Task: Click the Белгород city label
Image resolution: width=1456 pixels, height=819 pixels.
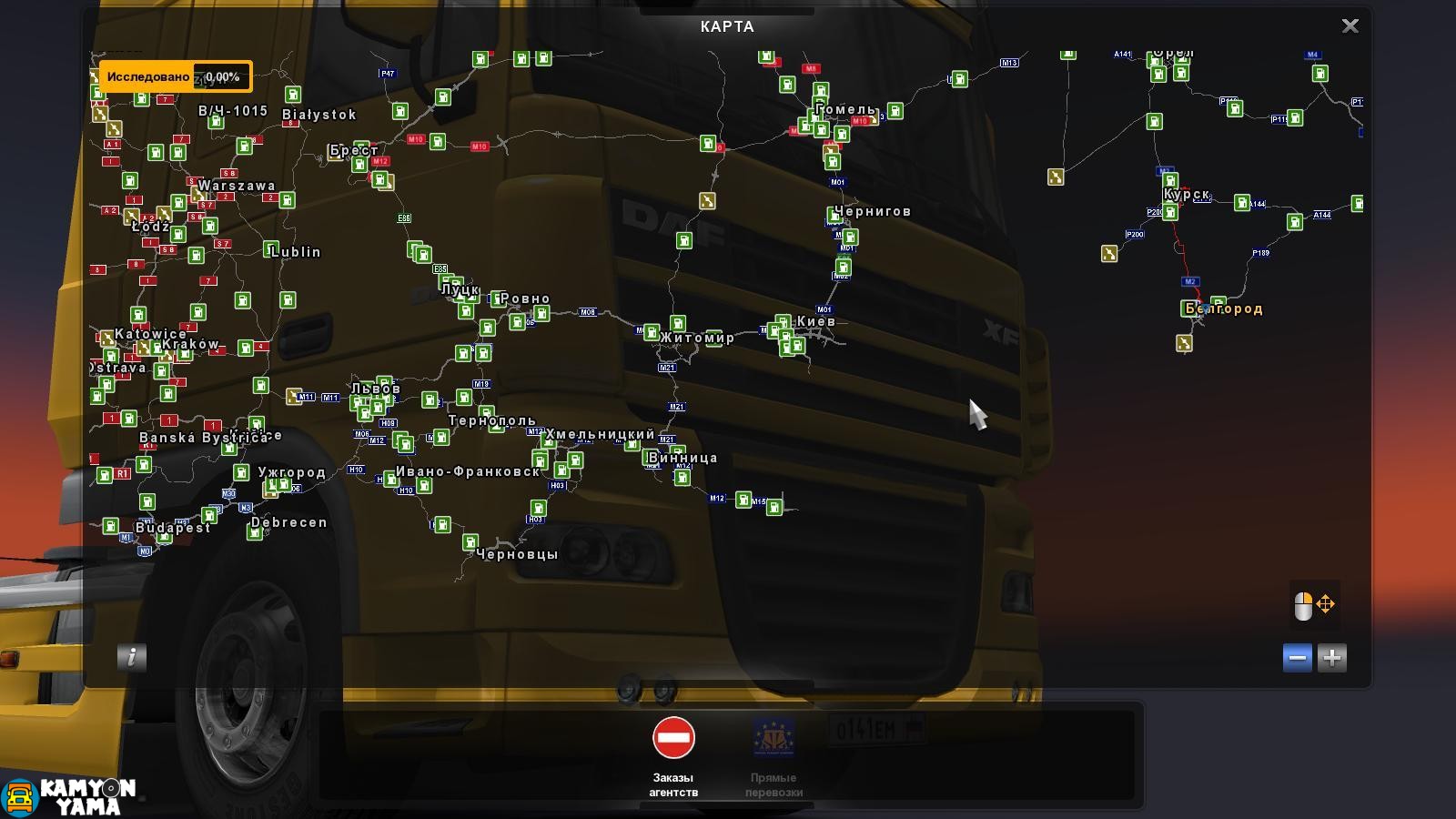Action: click(x=1224, y=310)
